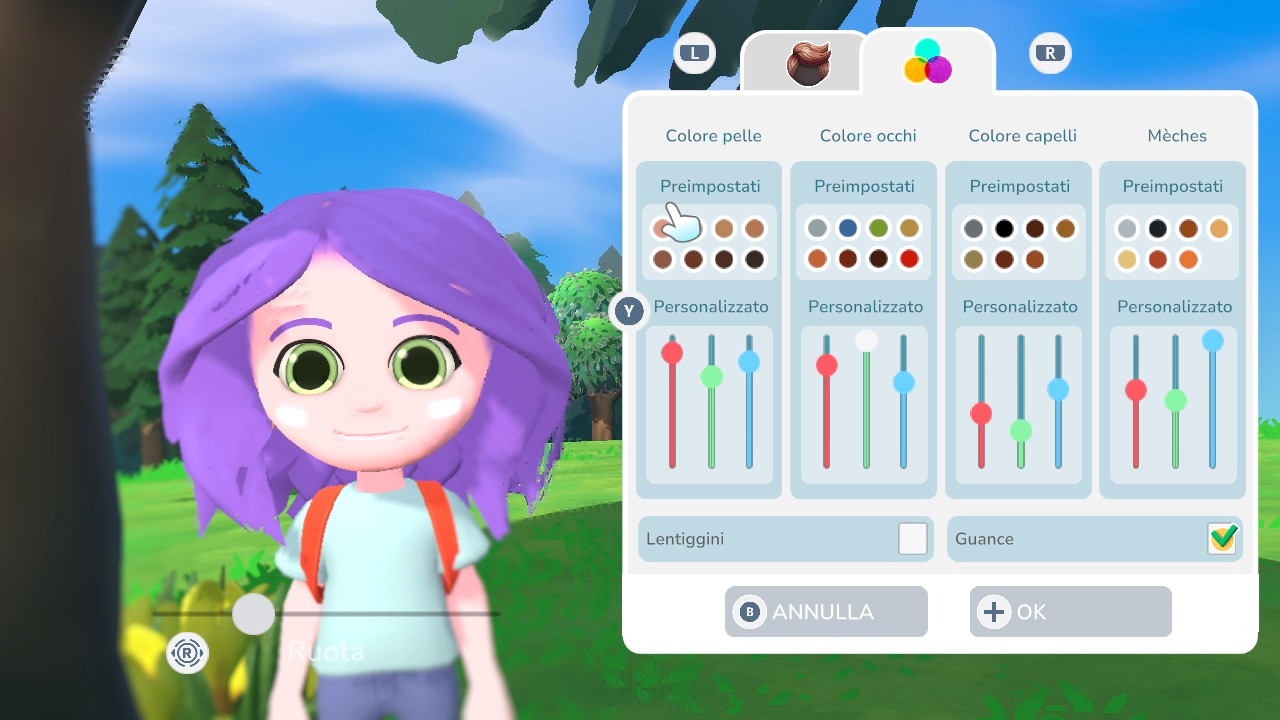
Task: Select the color palette tab
Action: click(928, 62)
